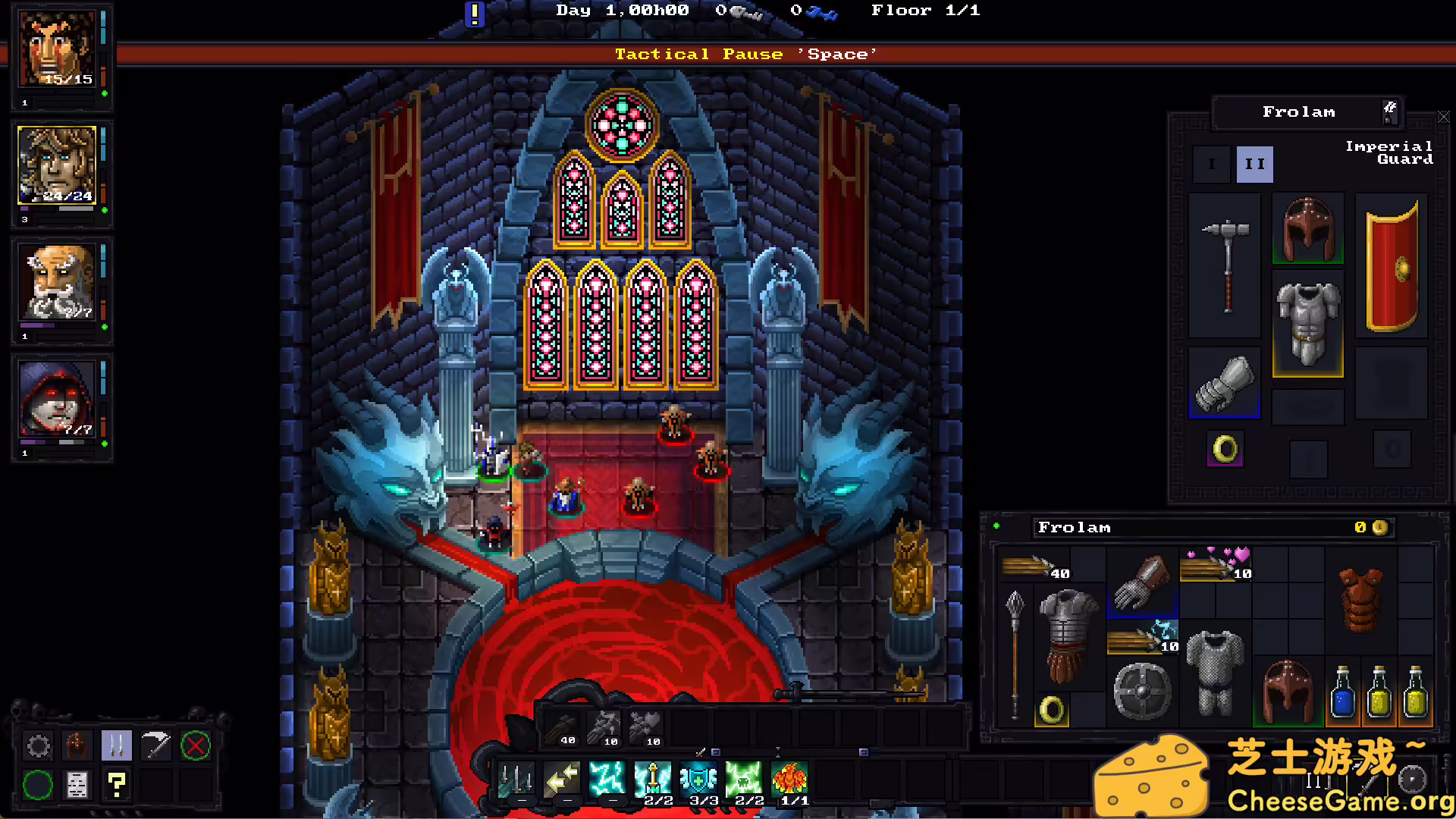Image resolution: width=1456 pixels, height=819 pixels.
Task: Open the gear settings button
Action: pos(38,746)
